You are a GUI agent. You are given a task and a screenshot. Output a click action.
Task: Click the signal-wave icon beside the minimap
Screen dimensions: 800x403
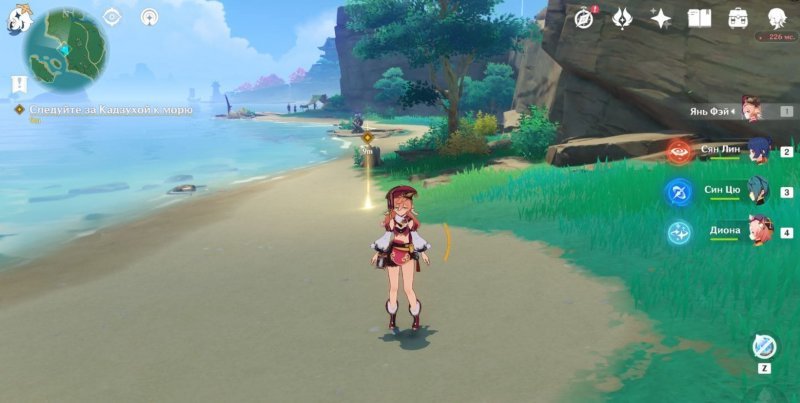(x=150, y=17)
